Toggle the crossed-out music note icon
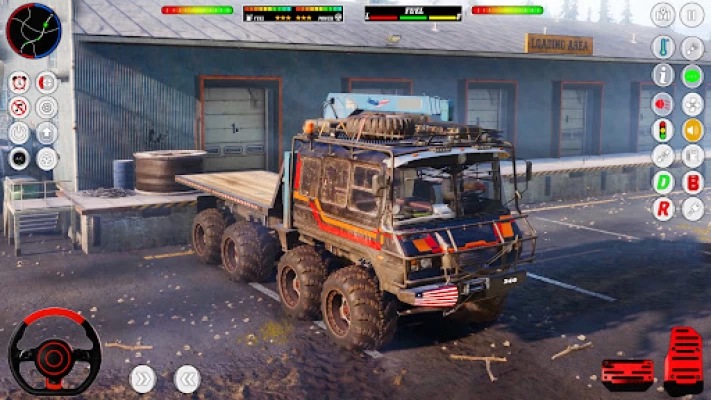 19,107
